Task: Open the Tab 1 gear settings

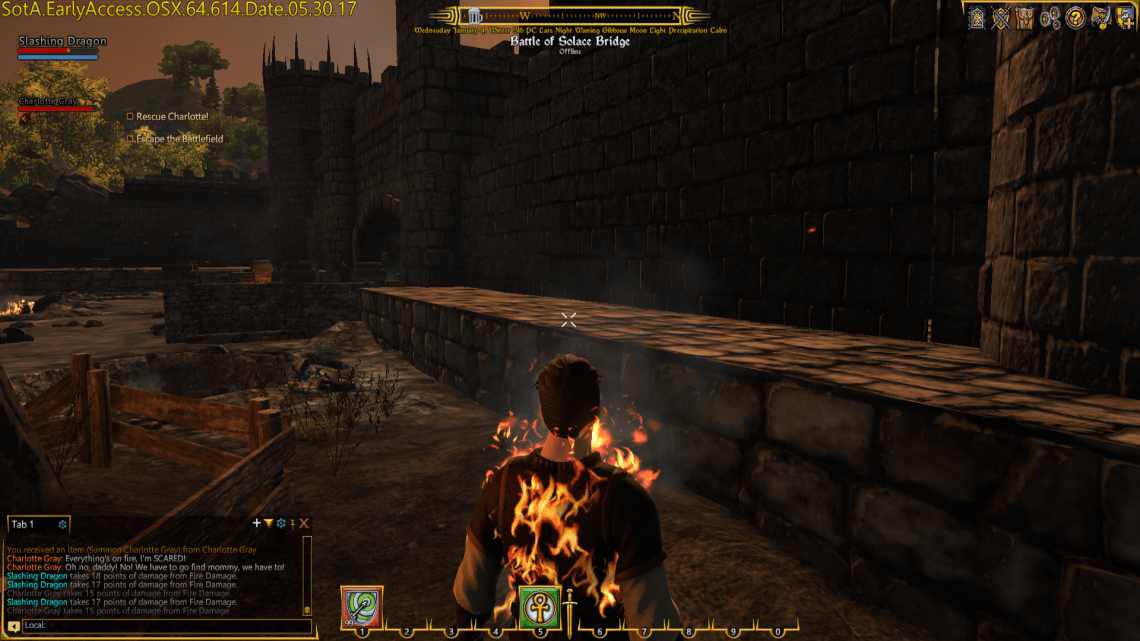Action: (x=62, y=524)
